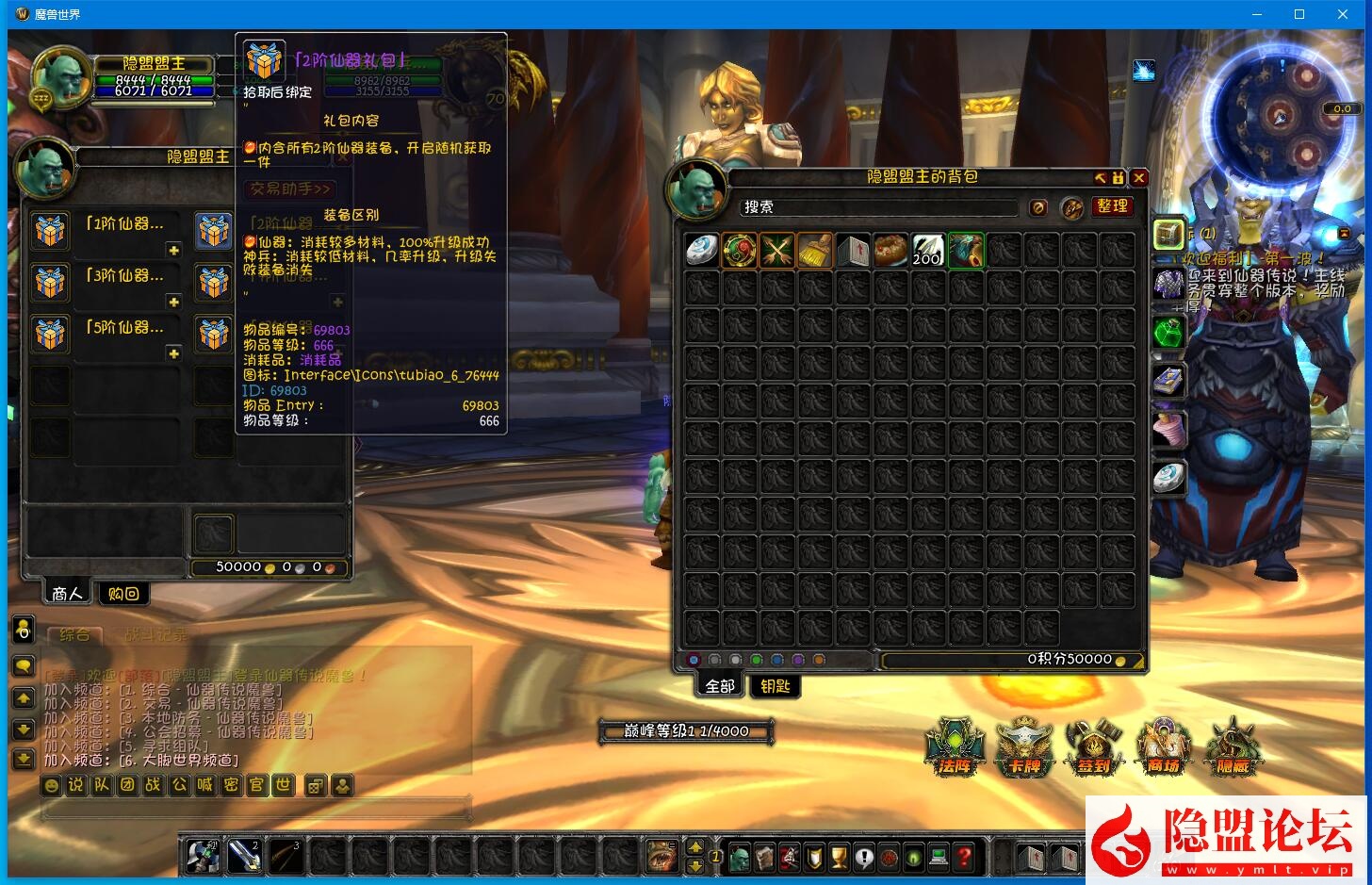Viewport: 1372px width, 885px height.
Task: Click the minimap
Action: 1279,118
